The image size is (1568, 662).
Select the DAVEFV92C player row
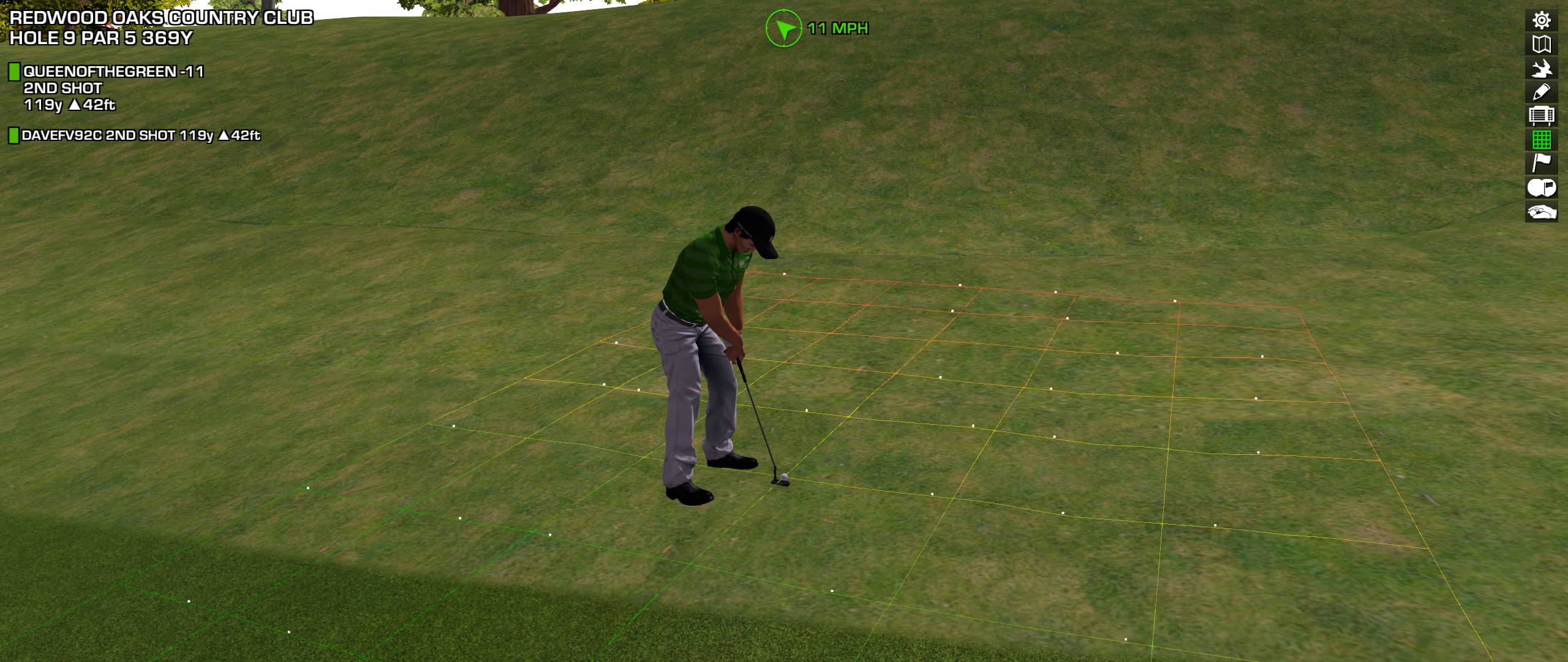click(x=140, y=135)
